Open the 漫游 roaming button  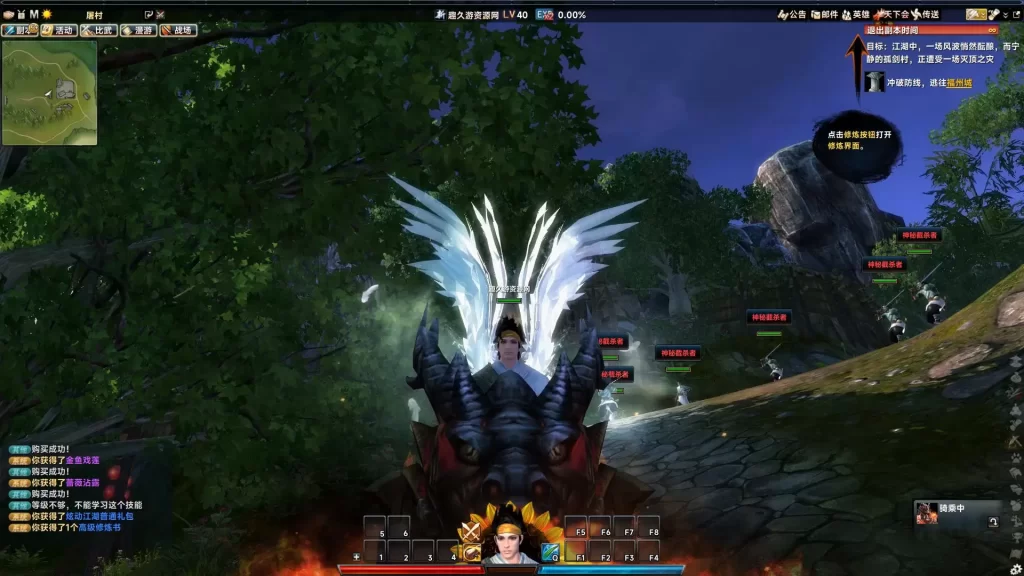(x=139, y=30)
